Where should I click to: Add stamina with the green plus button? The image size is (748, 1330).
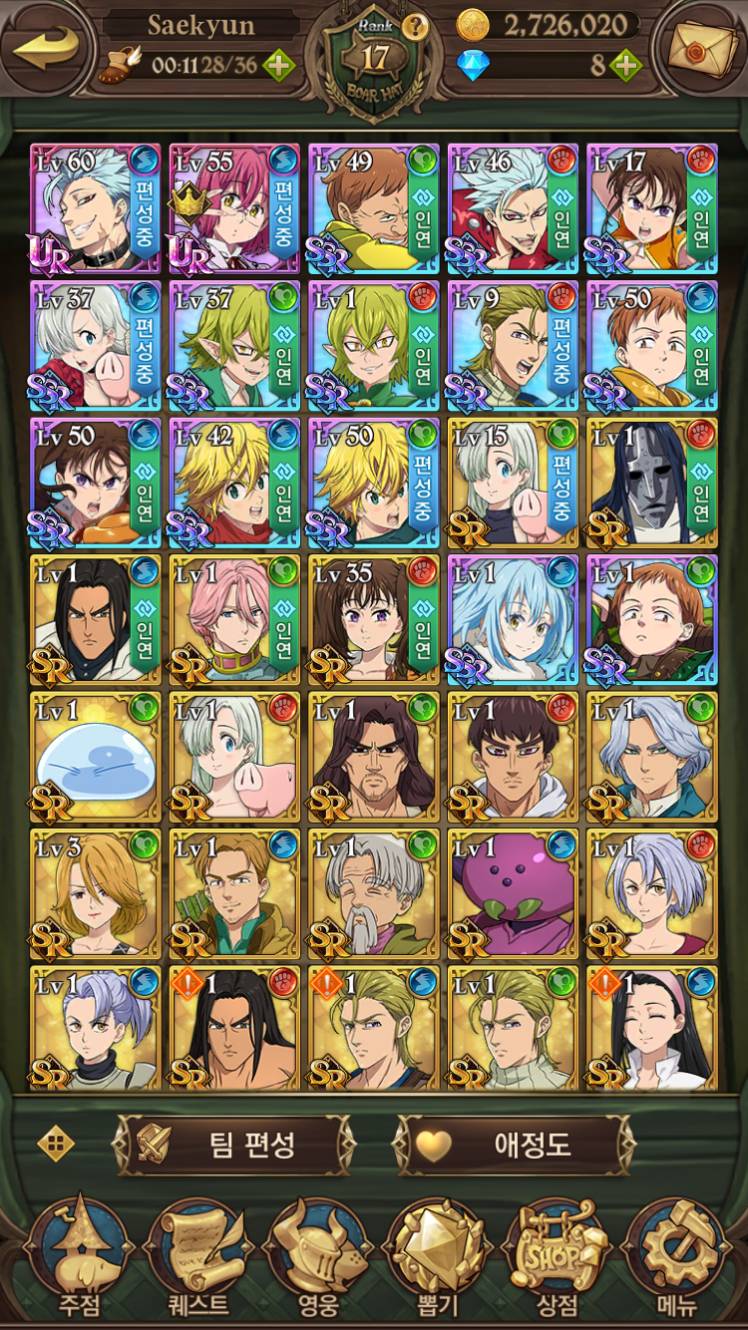279,67
